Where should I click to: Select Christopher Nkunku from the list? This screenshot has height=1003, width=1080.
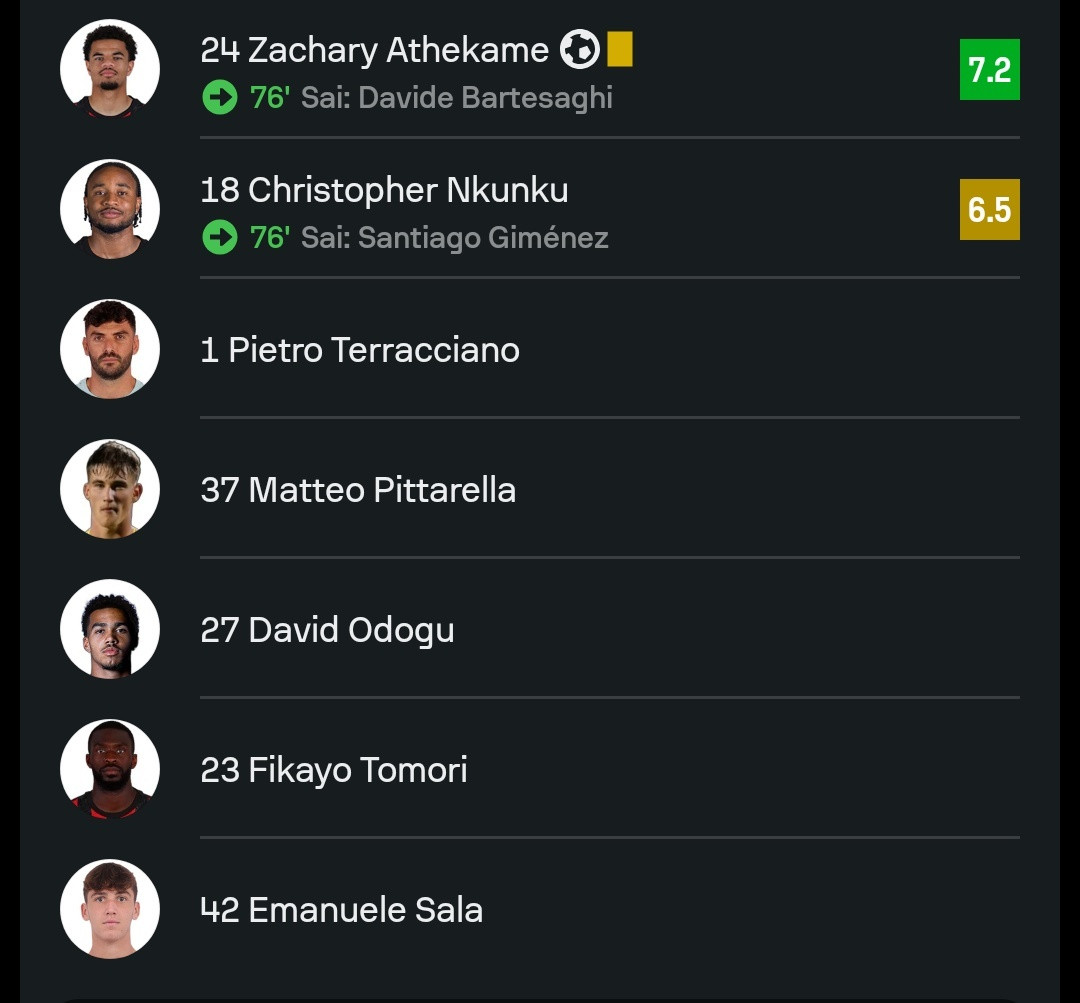[x=384, y=190]
